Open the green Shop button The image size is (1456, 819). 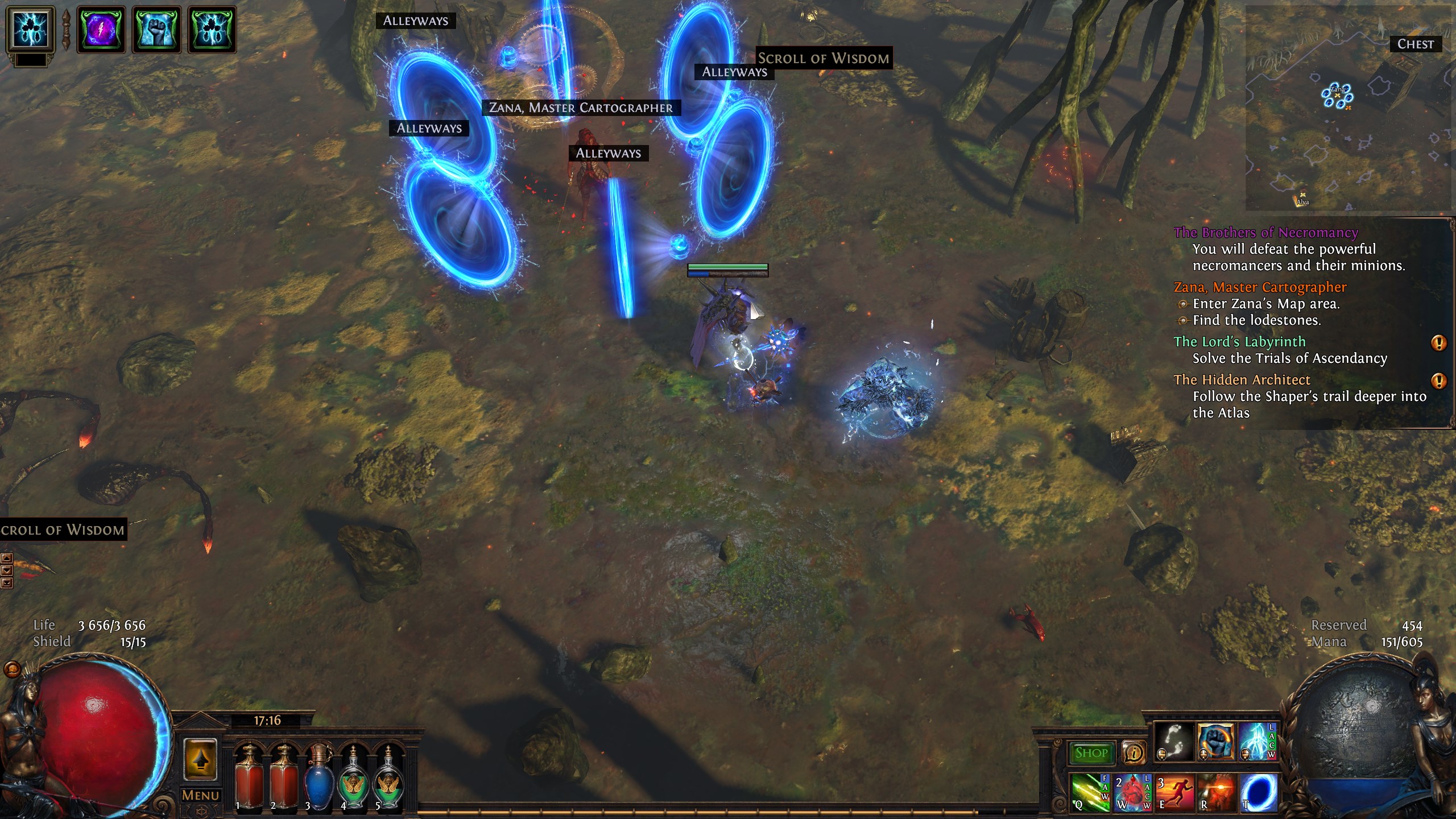pos(1091,753)
